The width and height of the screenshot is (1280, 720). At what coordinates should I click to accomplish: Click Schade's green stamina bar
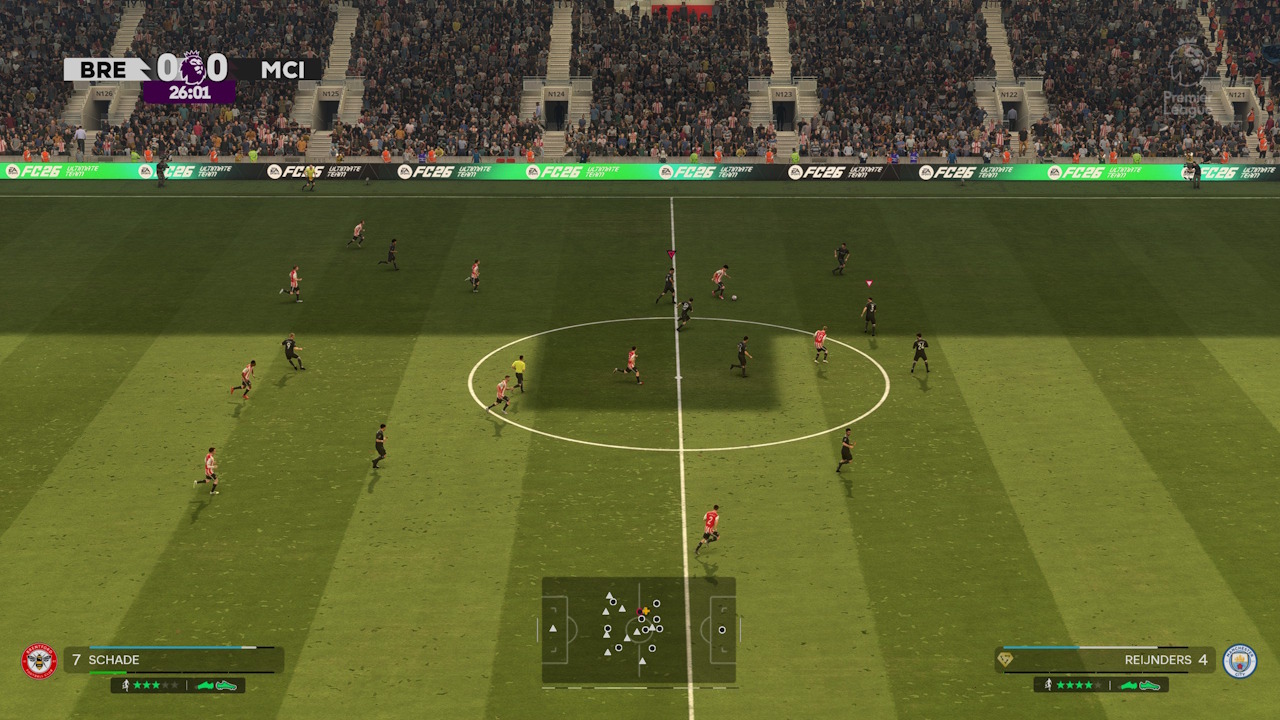point(107,672)
